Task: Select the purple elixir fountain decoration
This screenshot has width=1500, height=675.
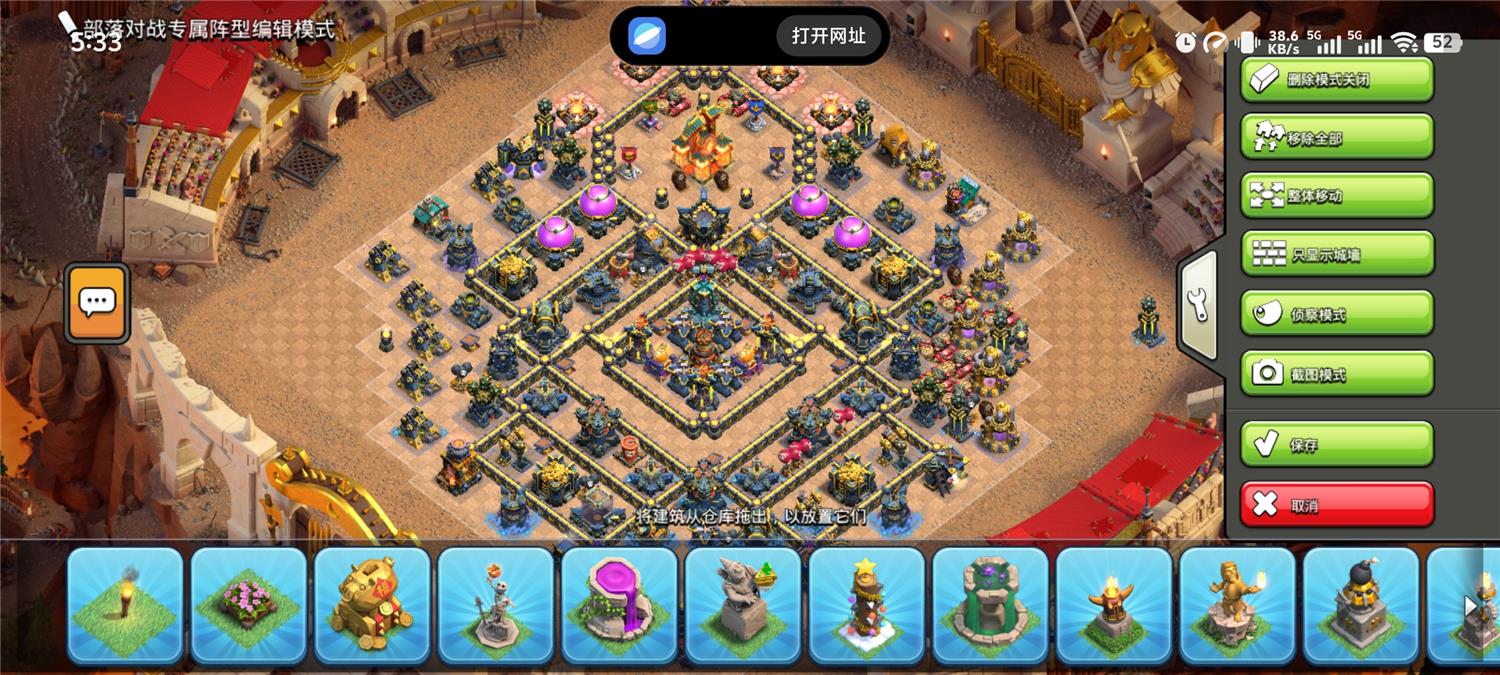Action: point(619,604)
